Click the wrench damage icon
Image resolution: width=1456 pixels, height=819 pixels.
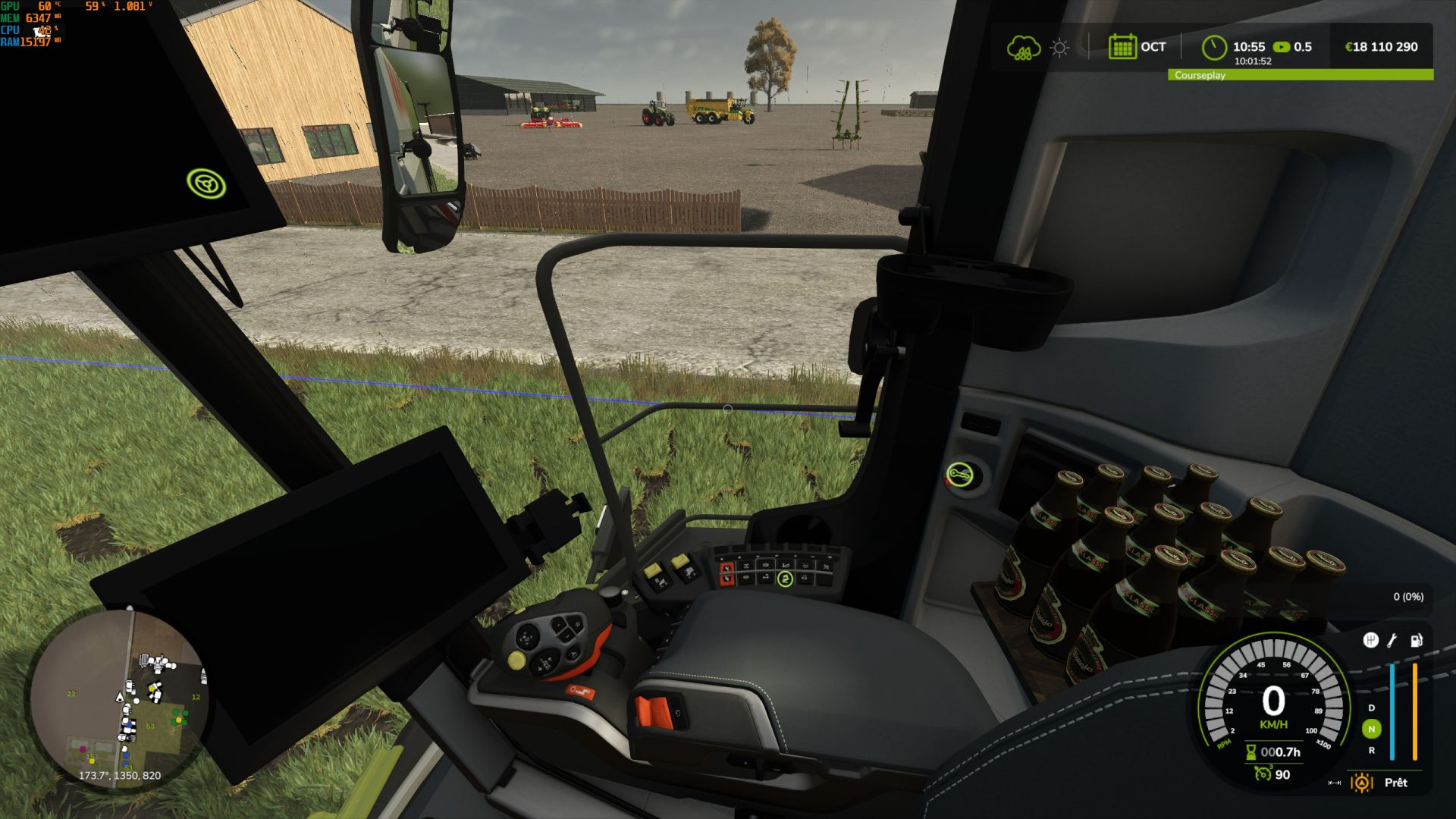pos(1392,641)
